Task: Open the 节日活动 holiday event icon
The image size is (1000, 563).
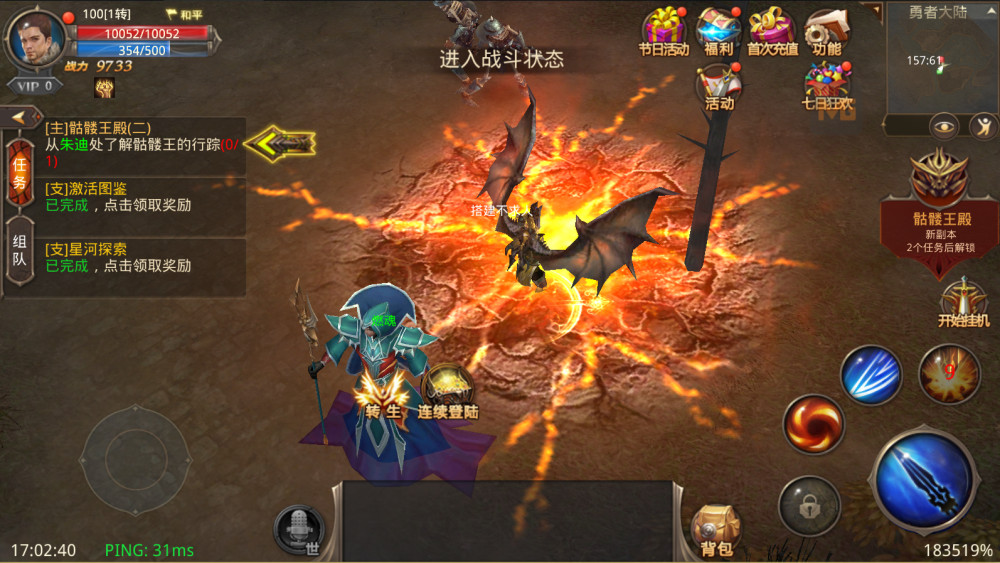Action: tap(663, 30)
